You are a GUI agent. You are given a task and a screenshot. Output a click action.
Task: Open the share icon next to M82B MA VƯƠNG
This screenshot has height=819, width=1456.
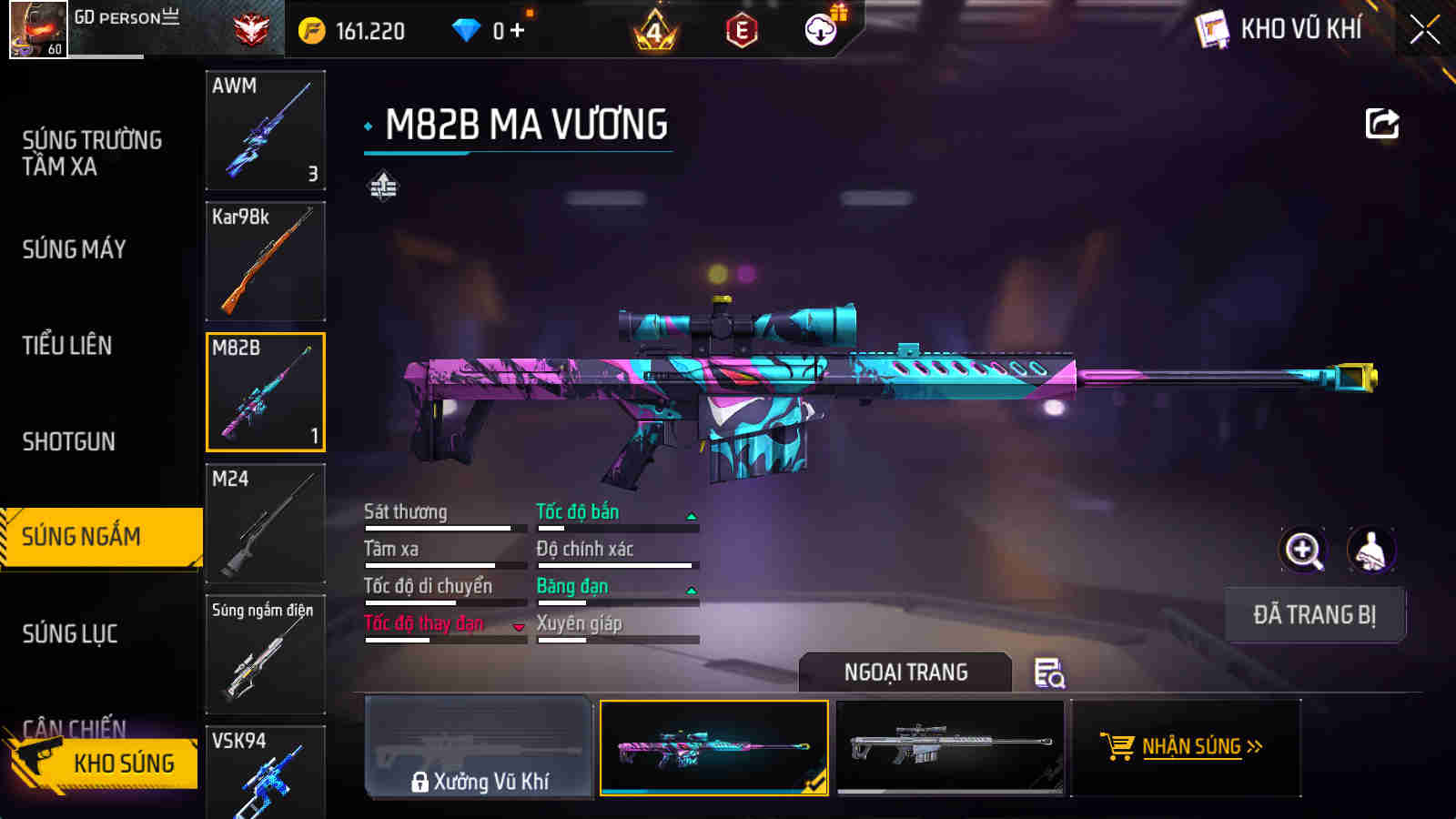pos(1381,123)
